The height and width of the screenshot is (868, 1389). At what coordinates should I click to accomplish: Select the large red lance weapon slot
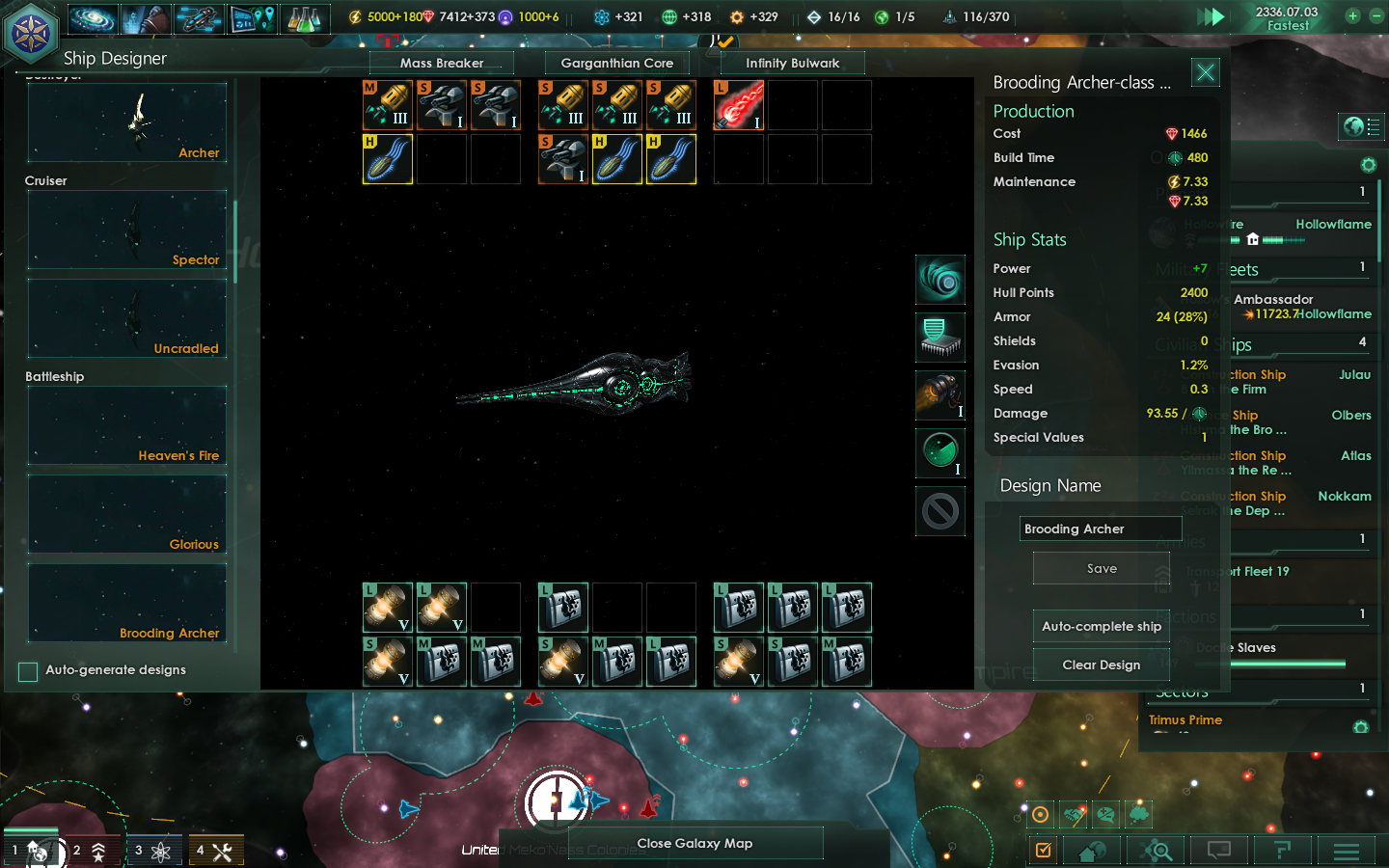pos(739,105)
